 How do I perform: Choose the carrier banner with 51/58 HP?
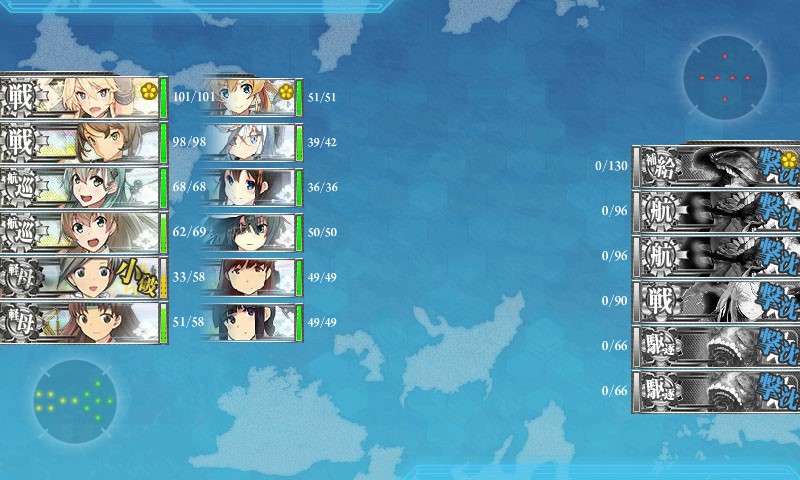click(x=83, y=322)
